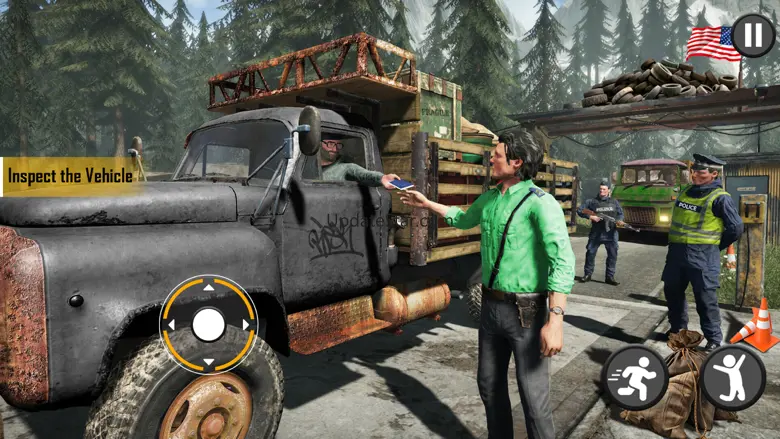Pause the game with the pause button
780x439 pixels.
tap(752, 35)
